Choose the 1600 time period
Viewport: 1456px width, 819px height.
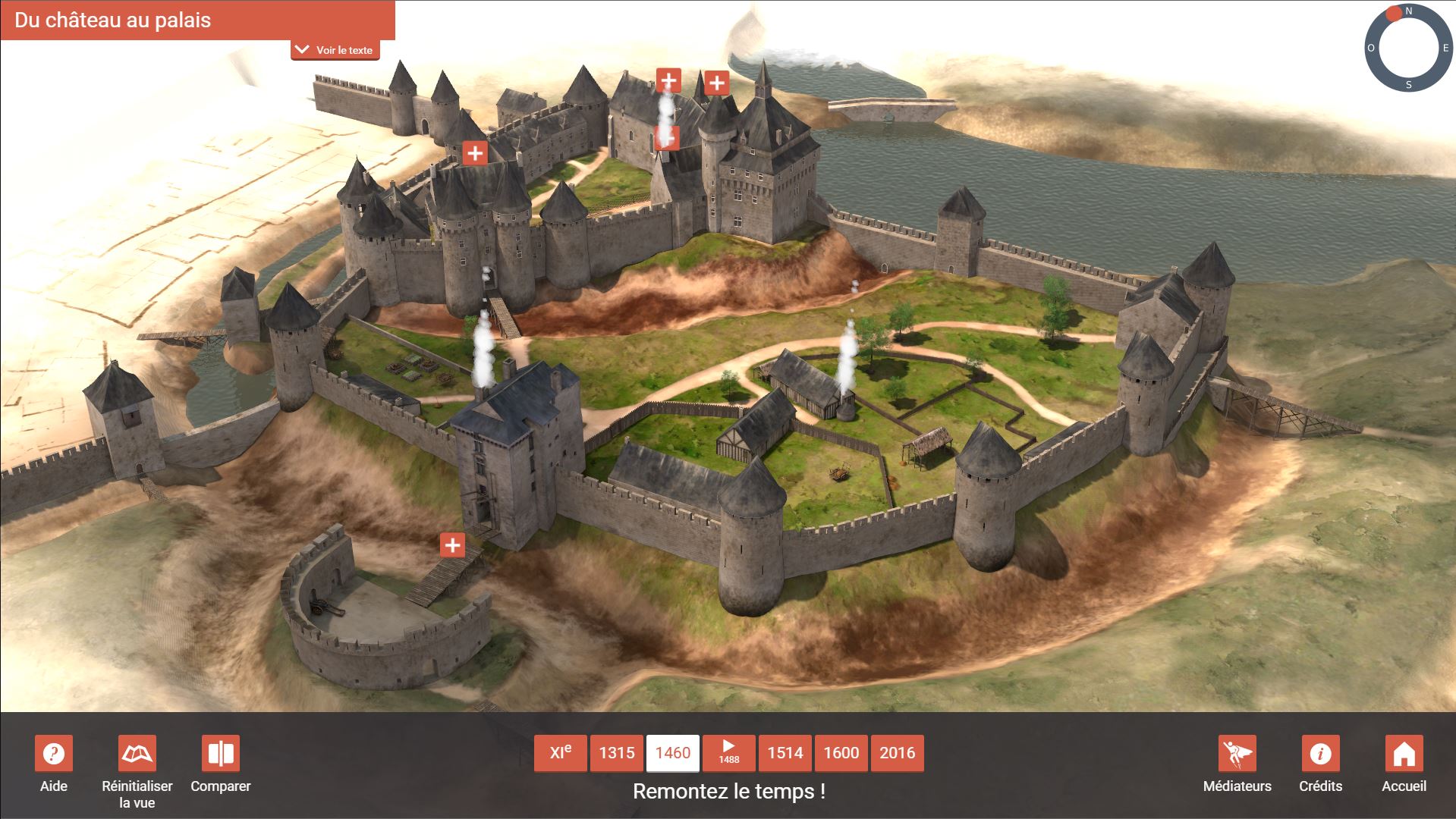841,753
